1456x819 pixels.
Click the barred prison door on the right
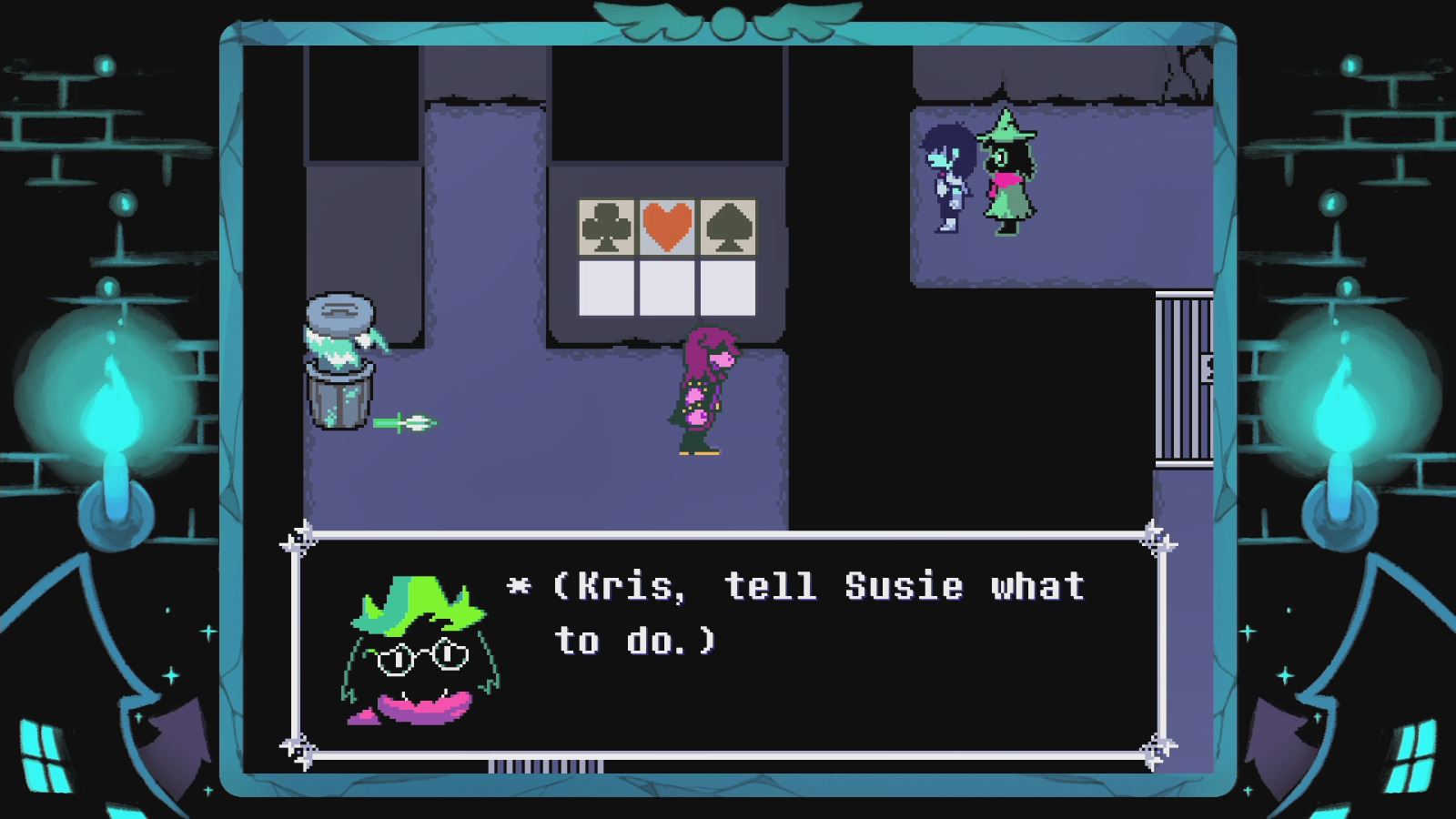coord(1183,378)
